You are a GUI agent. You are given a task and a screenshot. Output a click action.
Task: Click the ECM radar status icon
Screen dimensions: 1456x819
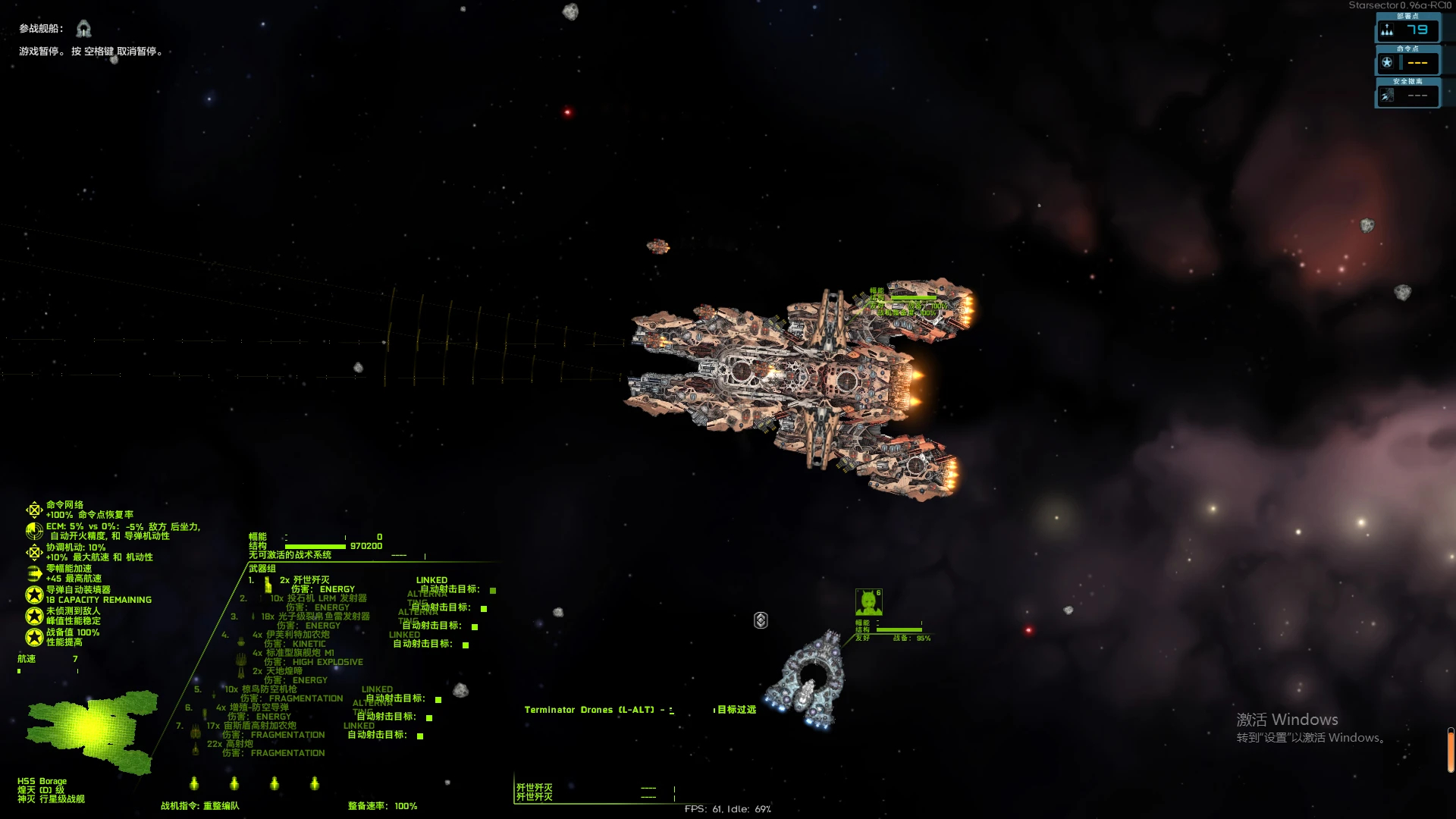click(x=34, y=531)
